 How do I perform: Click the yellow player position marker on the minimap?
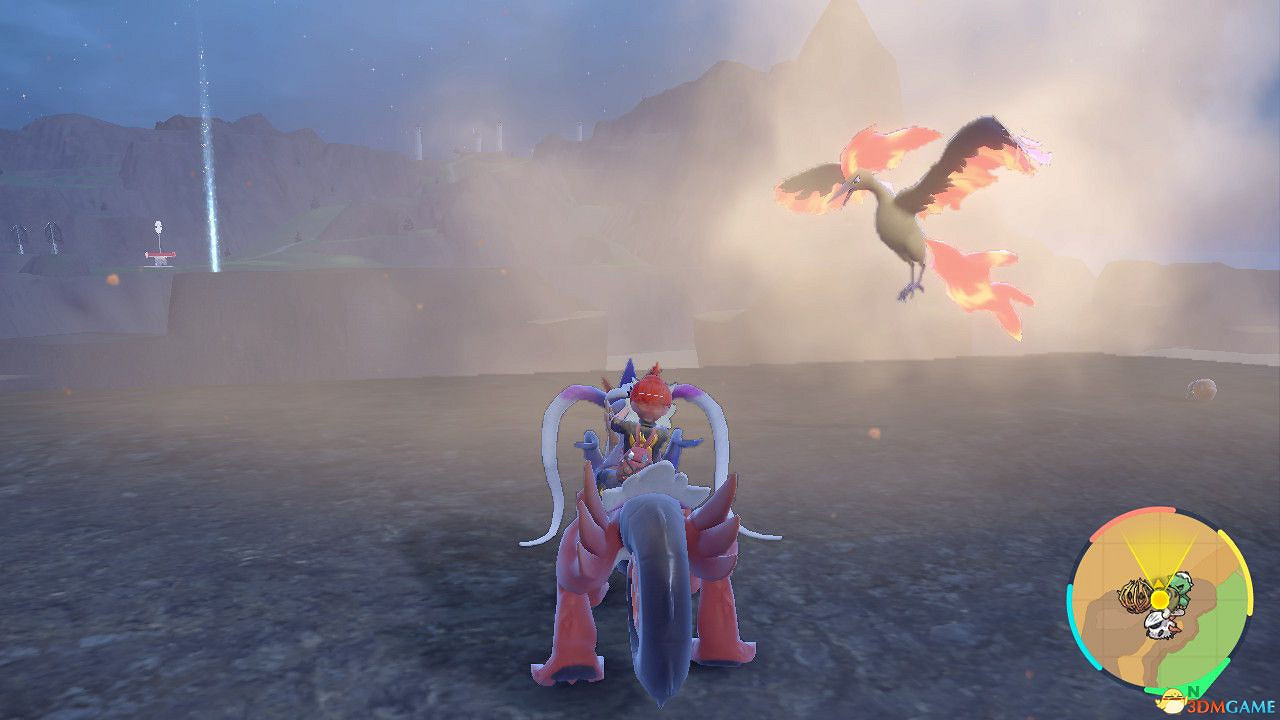(x=1159, y=598)
